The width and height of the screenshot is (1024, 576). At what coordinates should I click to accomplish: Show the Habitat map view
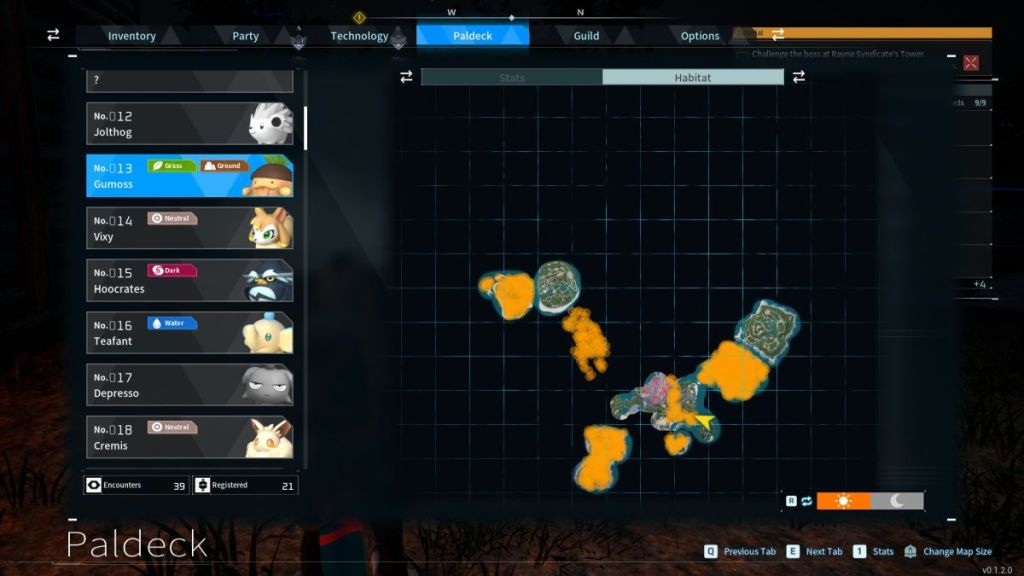[692, 77]
